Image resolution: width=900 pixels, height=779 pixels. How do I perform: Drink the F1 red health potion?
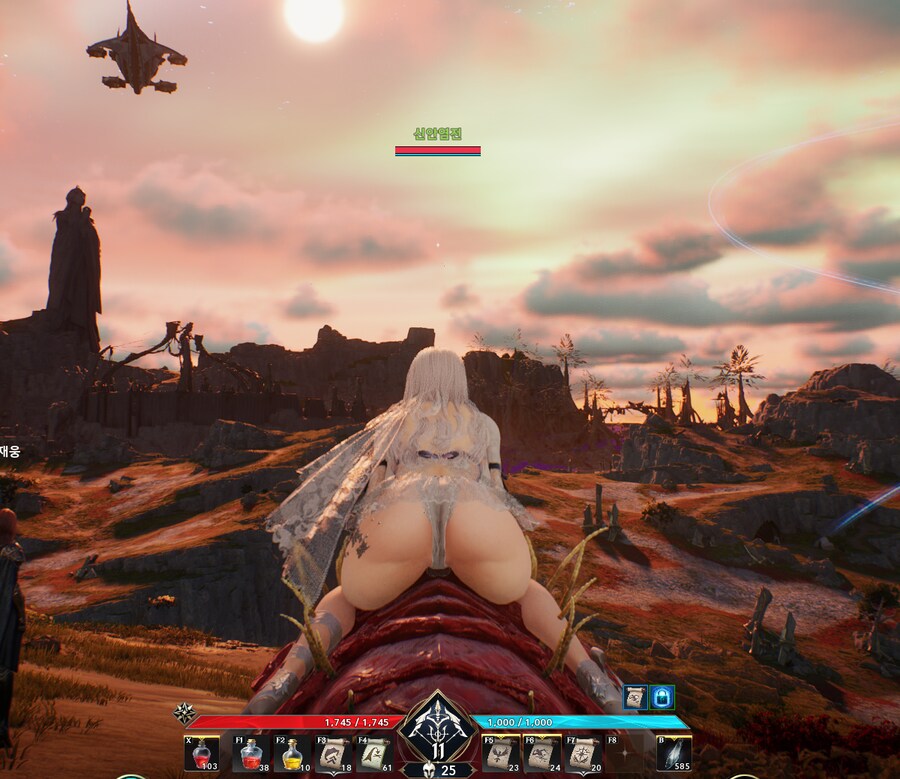(x=249, y=753)
